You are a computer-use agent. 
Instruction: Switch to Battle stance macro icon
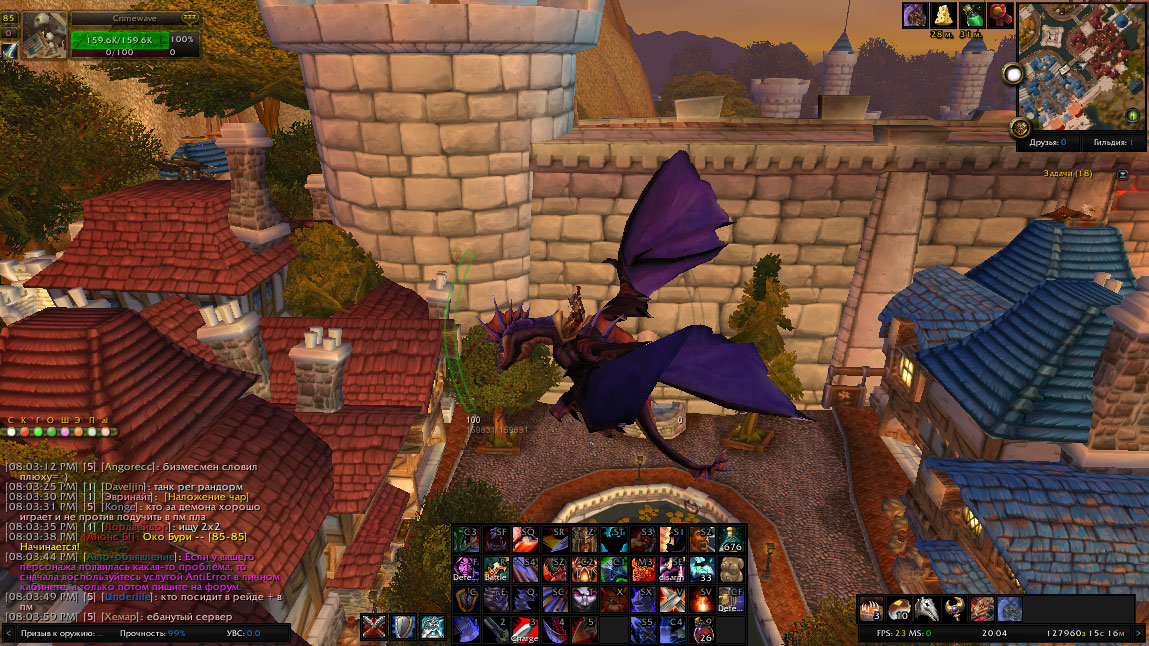[496, 570]
